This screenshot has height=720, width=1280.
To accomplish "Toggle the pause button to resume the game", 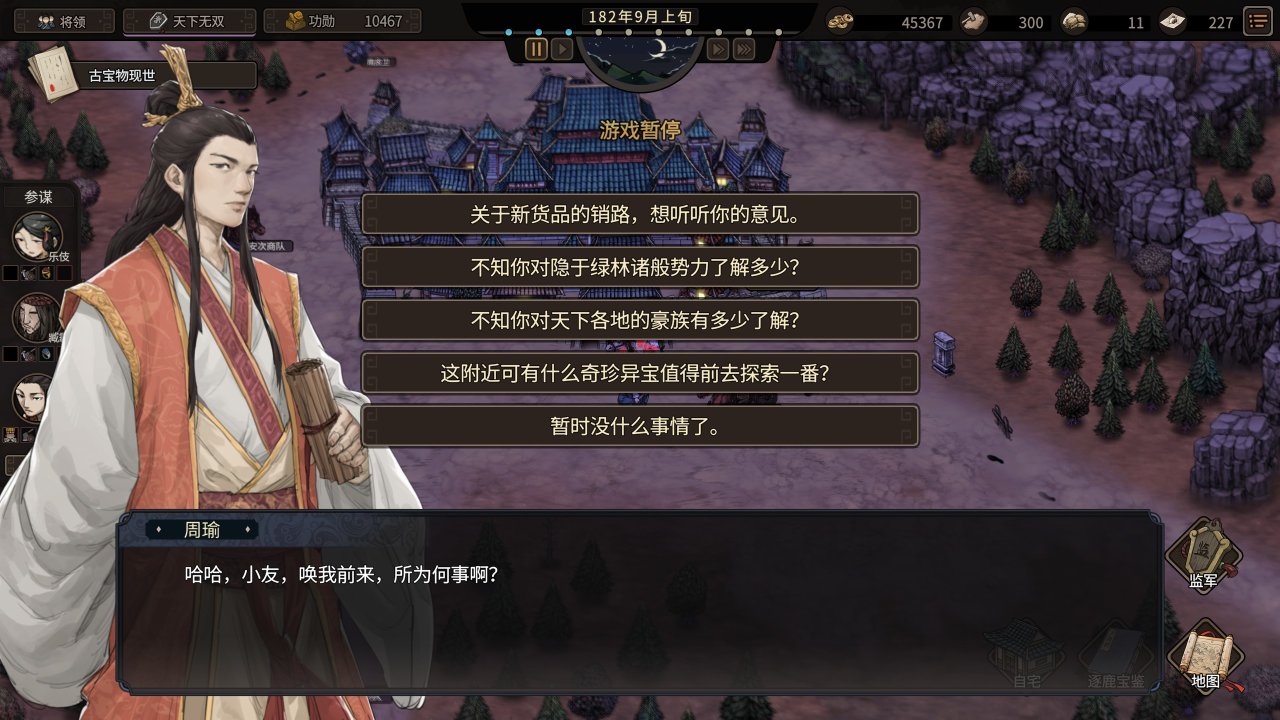I will [x=537, y=47].
